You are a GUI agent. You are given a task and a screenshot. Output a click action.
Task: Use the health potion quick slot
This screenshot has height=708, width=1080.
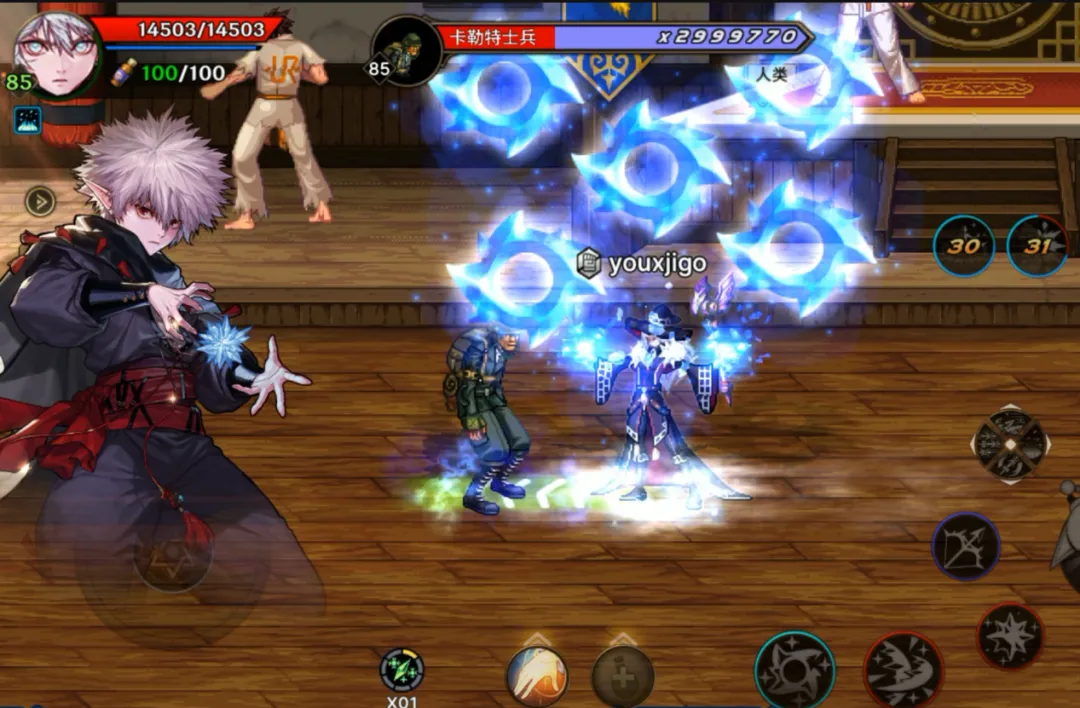pyautogui.click(x=622, y=677)
